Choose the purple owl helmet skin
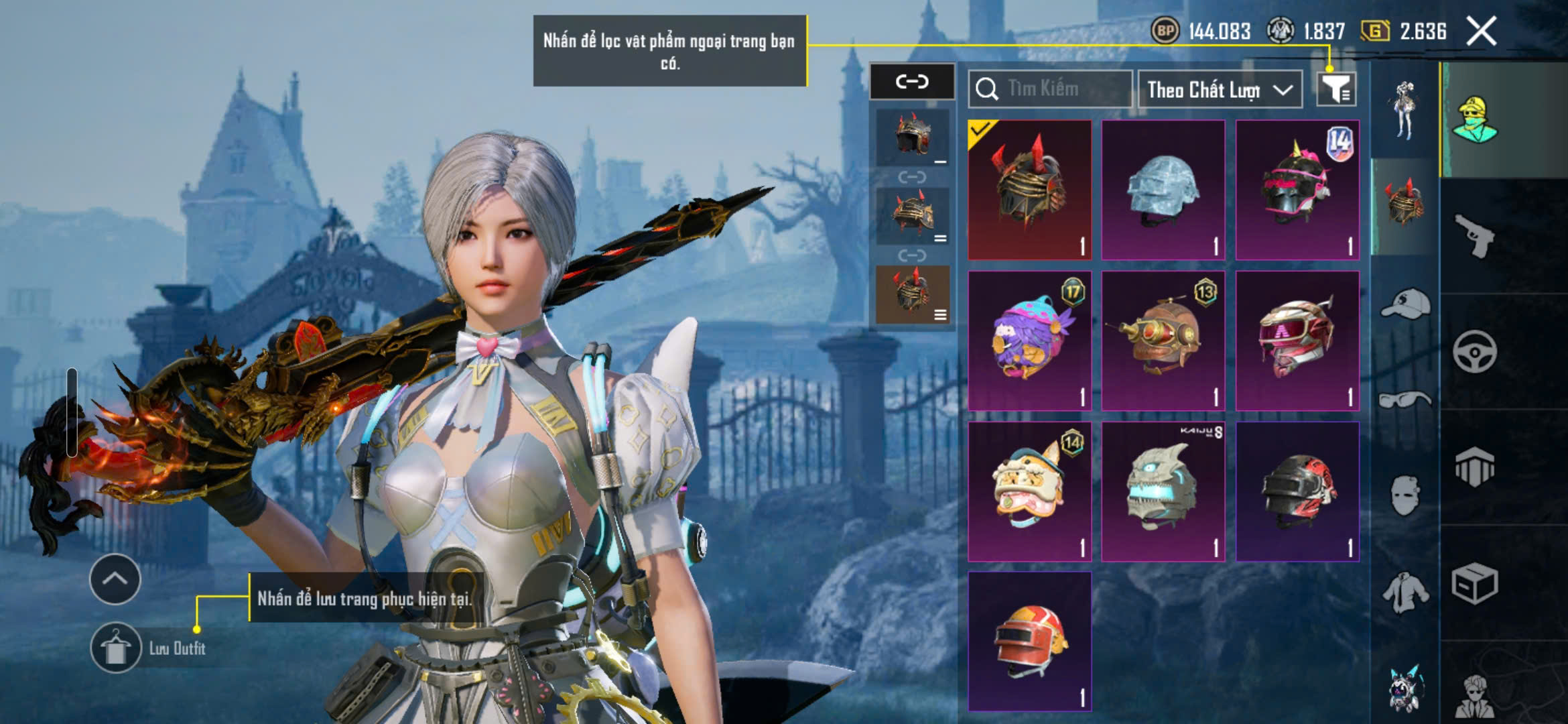Image resolution: width=1568 pixels, height=724 pixels. pyautogui.click(x=1030, y=341)
